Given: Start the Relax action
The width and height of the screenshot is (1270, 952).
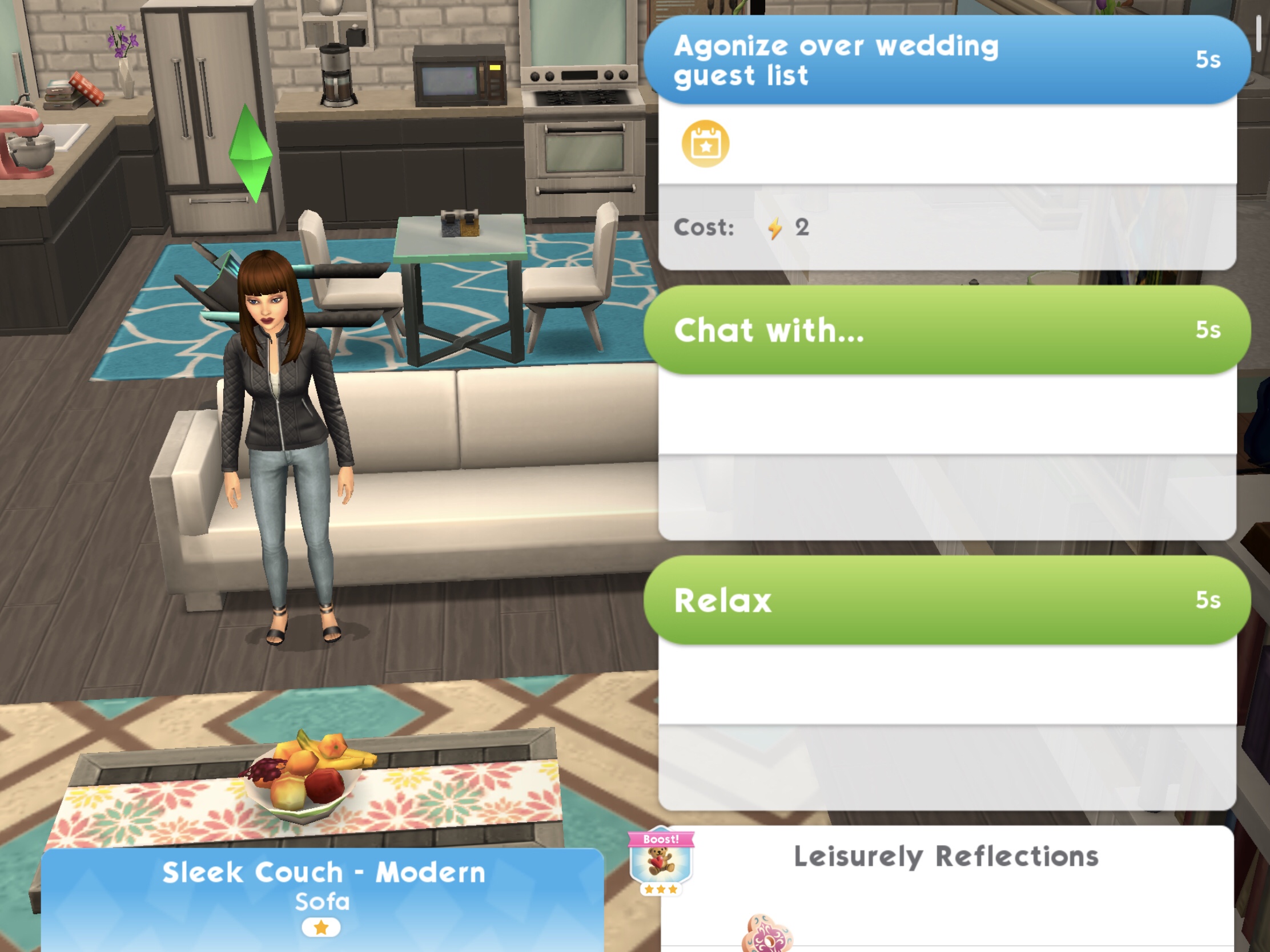Looking at the screenshot, I should (x=946, y=600).
